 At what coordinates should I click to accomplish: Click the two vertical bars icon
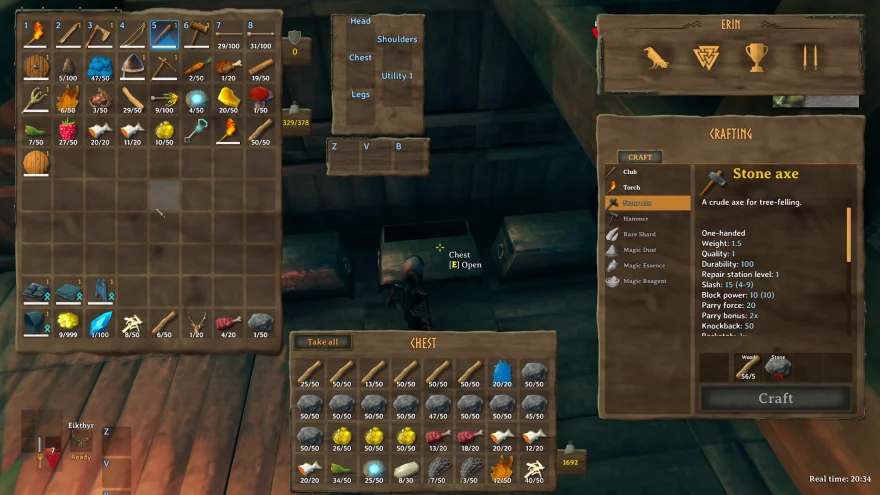click(809, 57)
